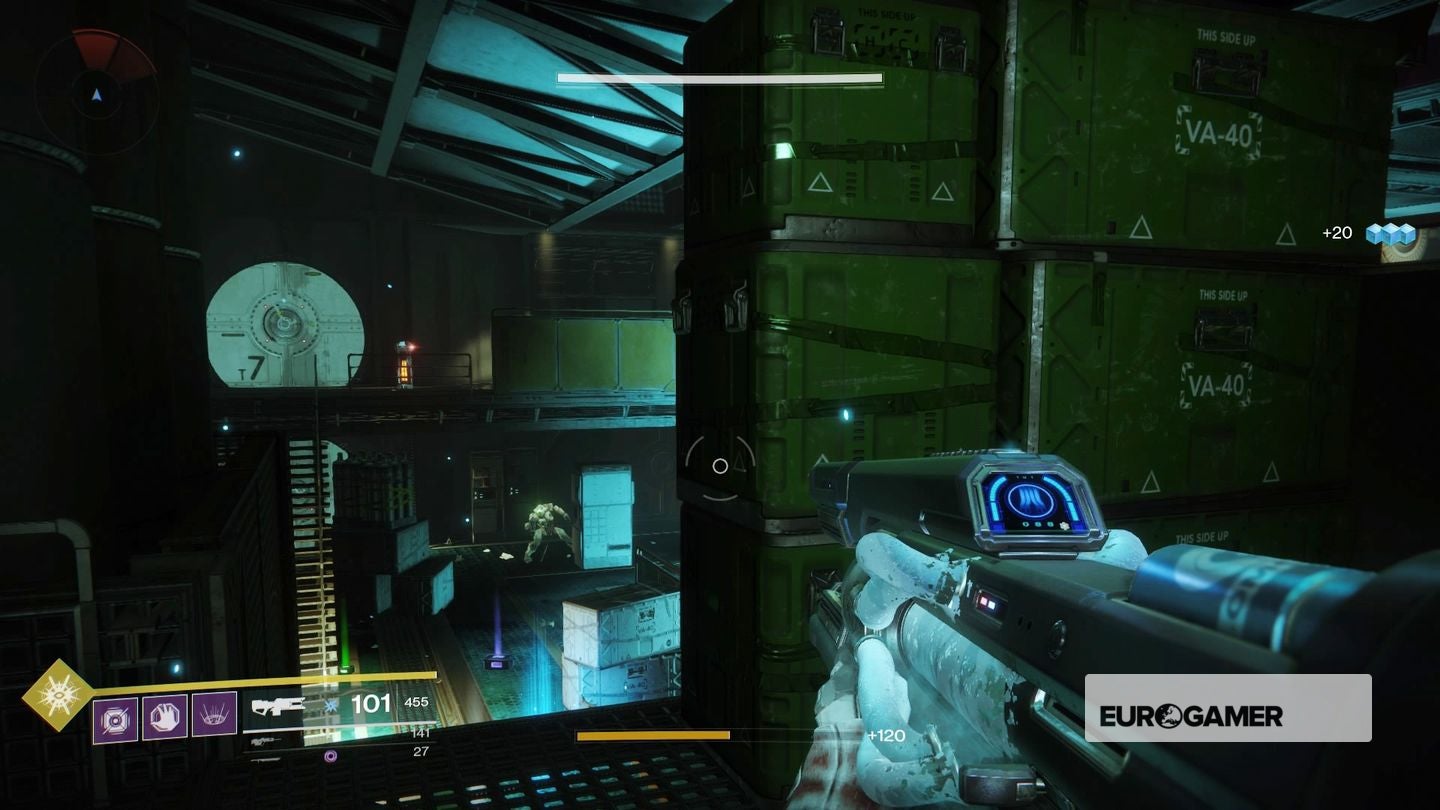
Task: Click the center crosshair reticle
Action: pos(720,465)
